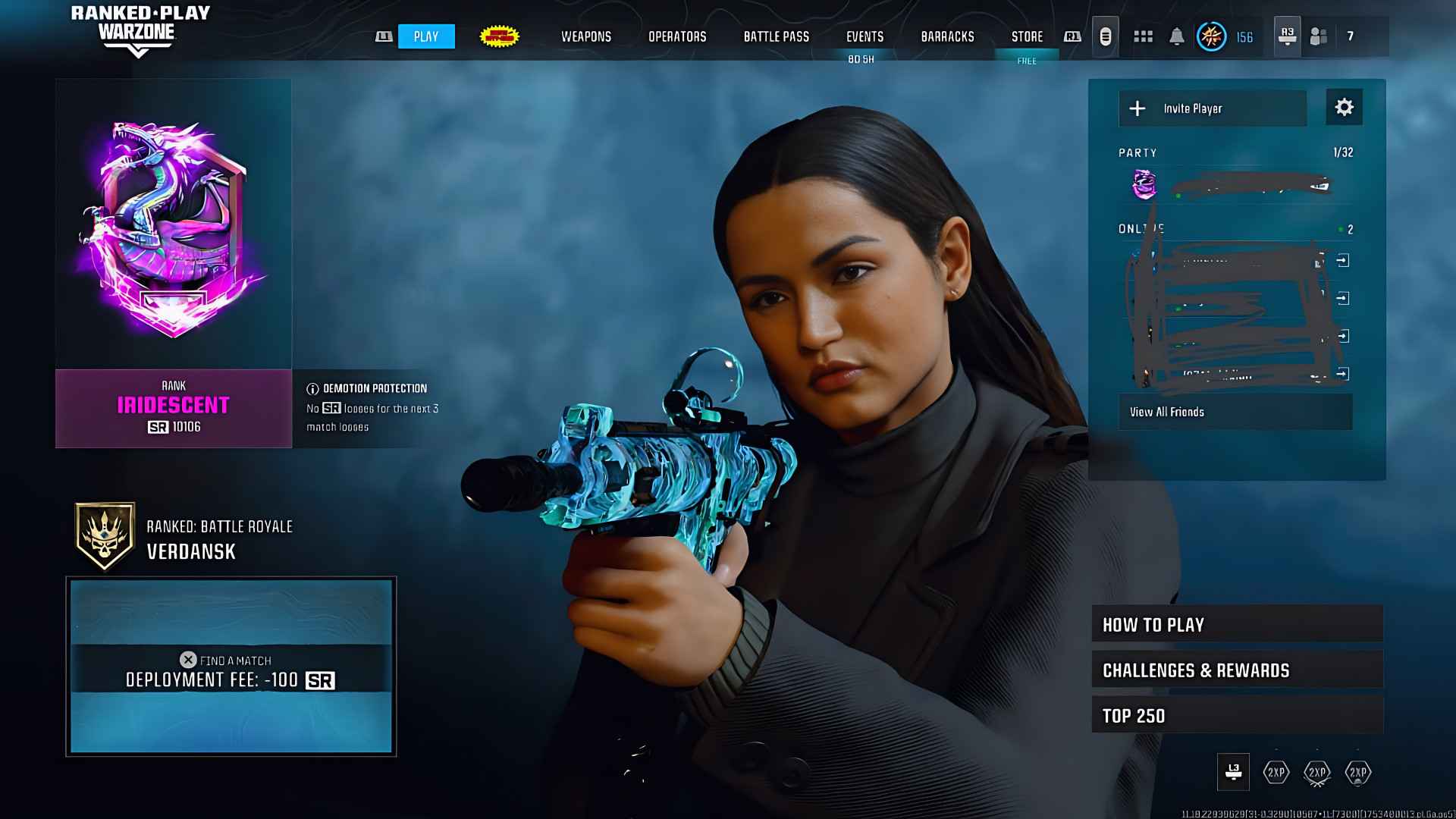View all friends list
The height and width of the screenshot is (819, 1456).
[1235, 412]
